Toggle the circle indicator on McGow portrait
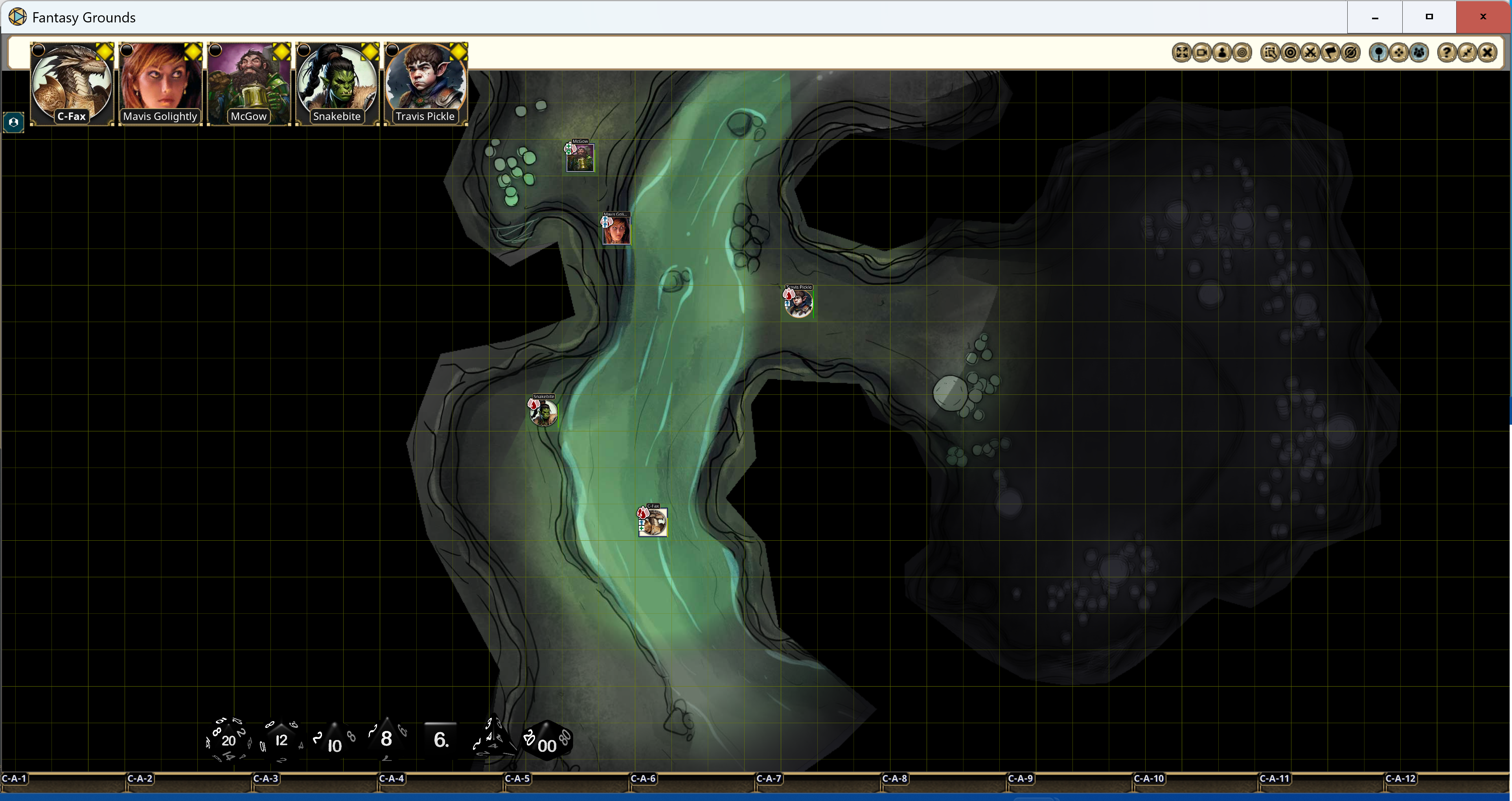Screen dimensions: 1512x801 (x=215, y=50)
